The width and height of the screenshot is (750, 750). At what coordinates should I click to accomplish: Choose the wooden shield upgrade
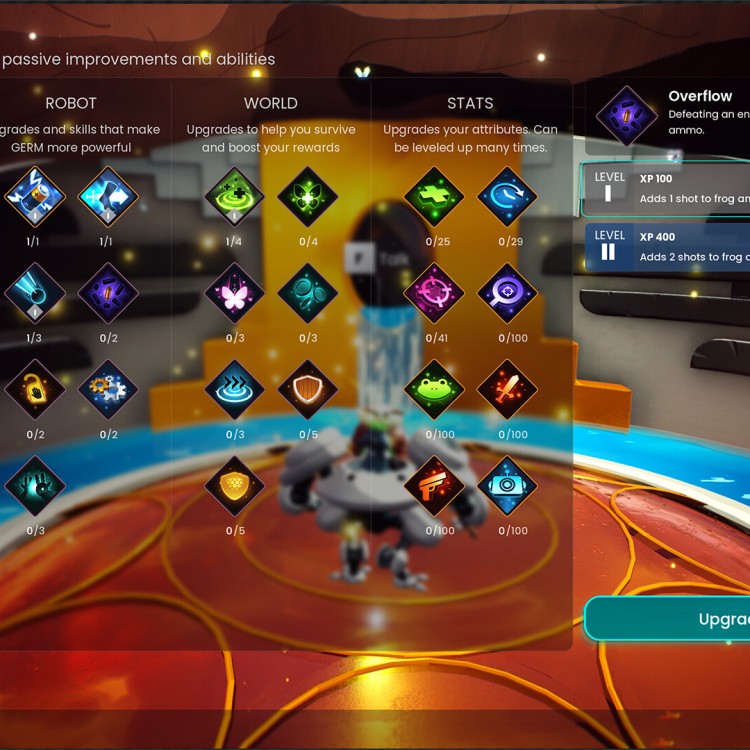pyautogui.click(x=307, y=390)
